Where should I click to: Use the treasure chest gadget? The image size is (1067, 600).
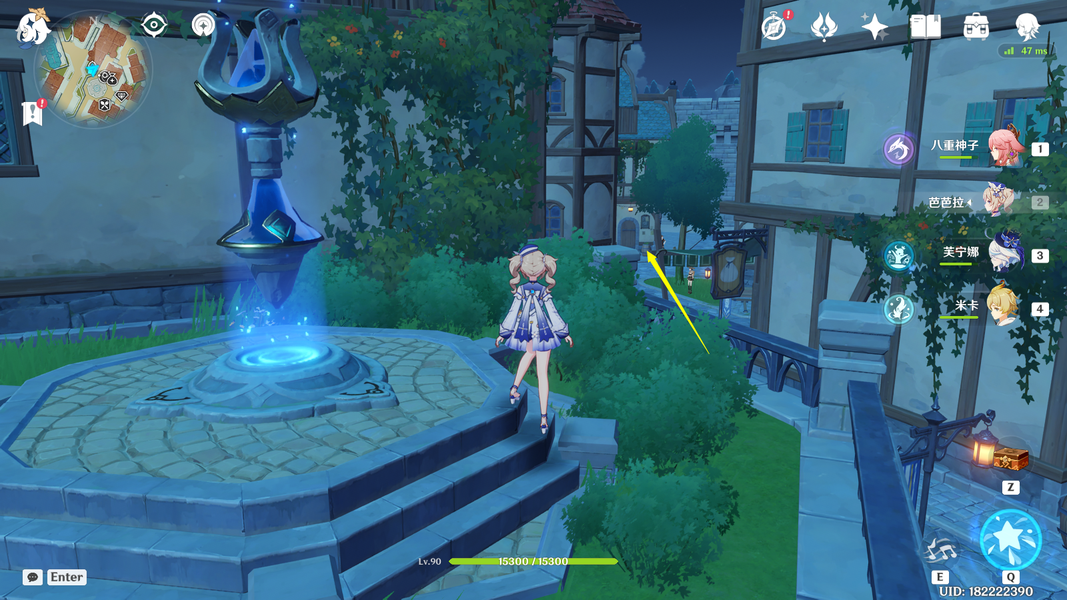[1010, 460]
